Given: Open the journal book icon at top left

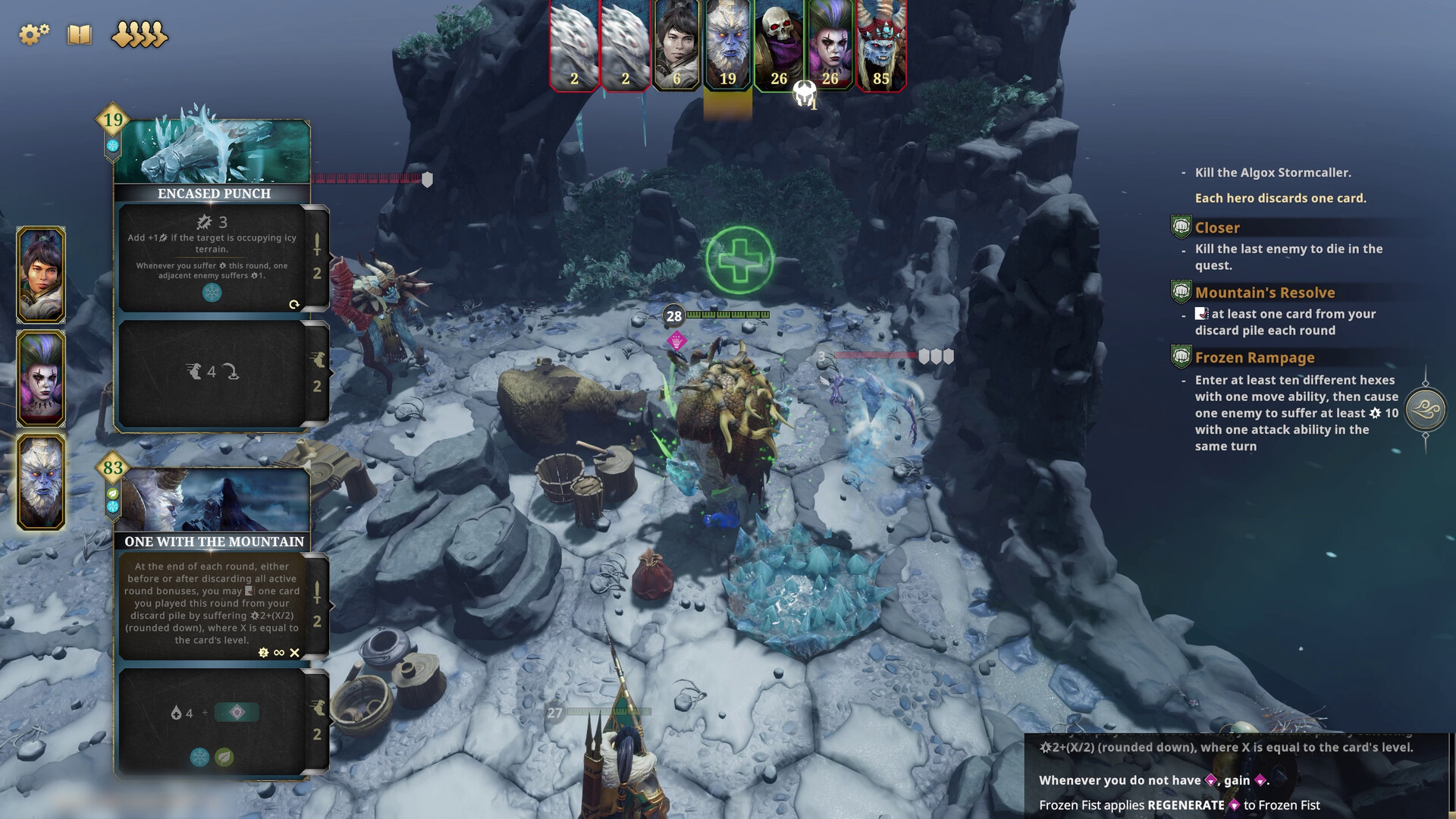Looking at the screenshot, I should tap(78, 34).
